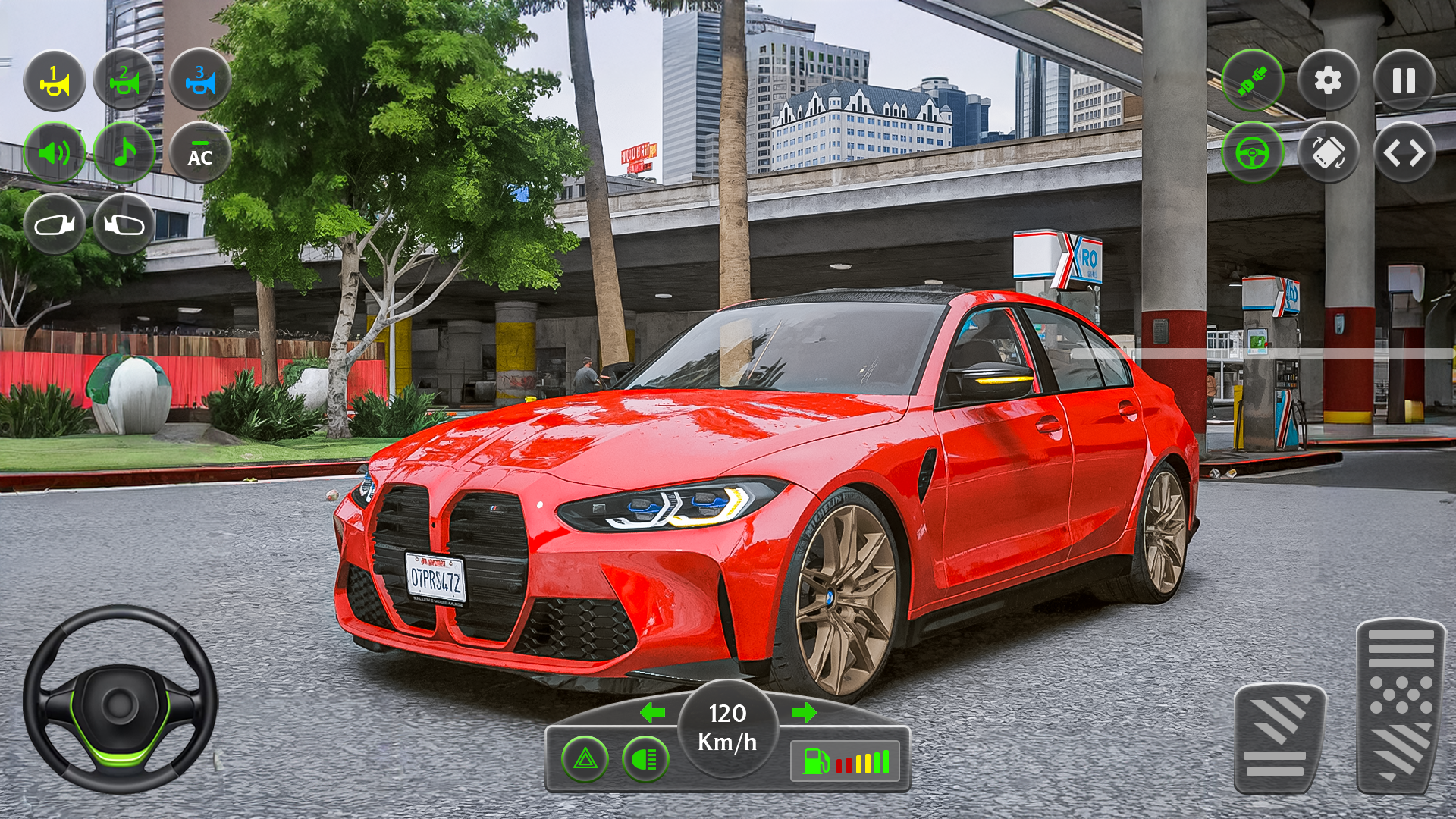
Task: Toggle the music note button
Action: click(124, 152)
